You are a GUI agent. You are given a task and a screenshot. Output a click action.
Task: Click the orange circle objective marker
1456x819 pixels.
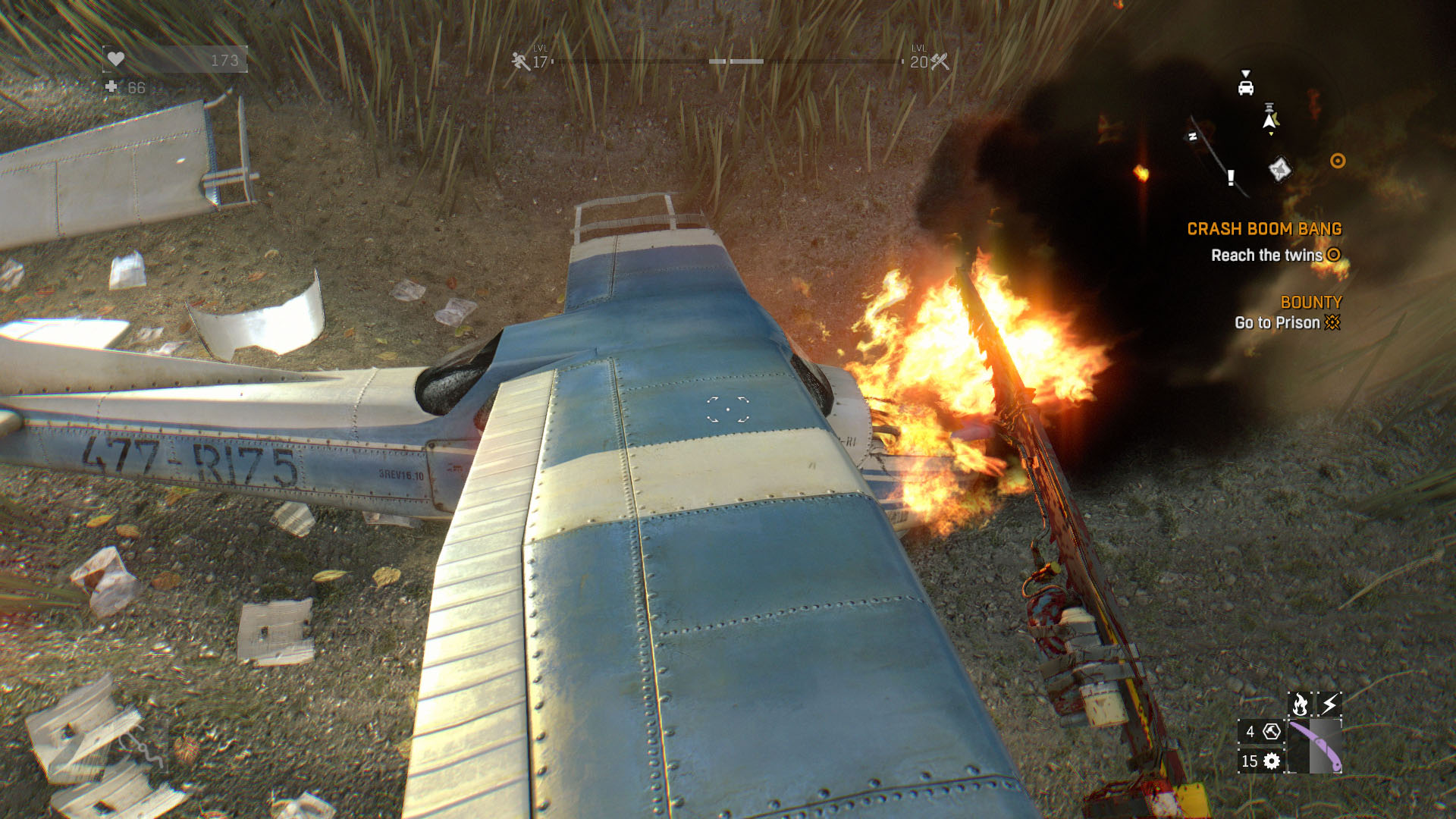(x=1338, y=161)
